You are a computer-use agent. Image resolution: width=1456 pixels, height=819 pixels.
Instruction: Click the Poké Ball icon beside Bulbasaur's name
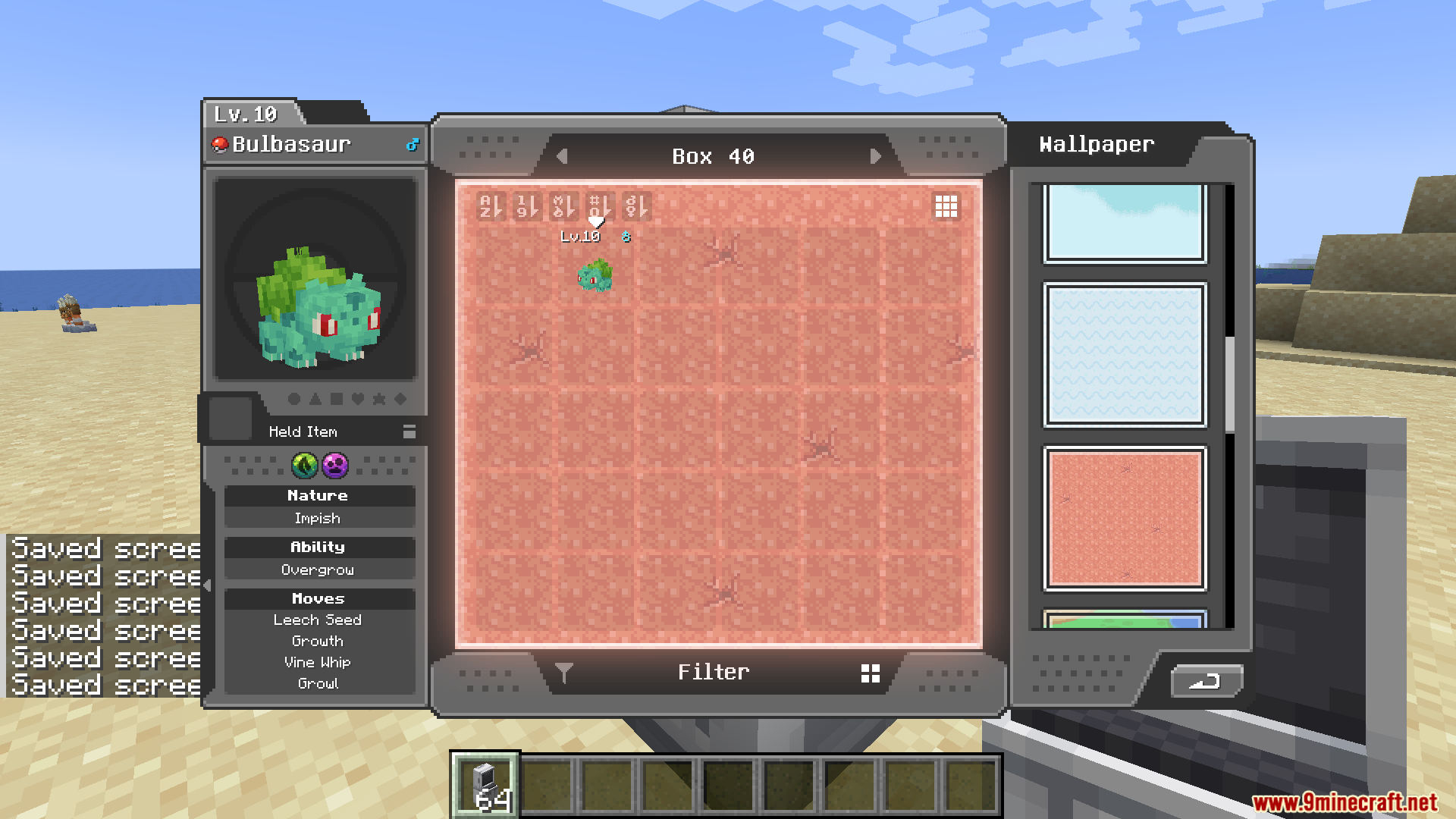220,144
